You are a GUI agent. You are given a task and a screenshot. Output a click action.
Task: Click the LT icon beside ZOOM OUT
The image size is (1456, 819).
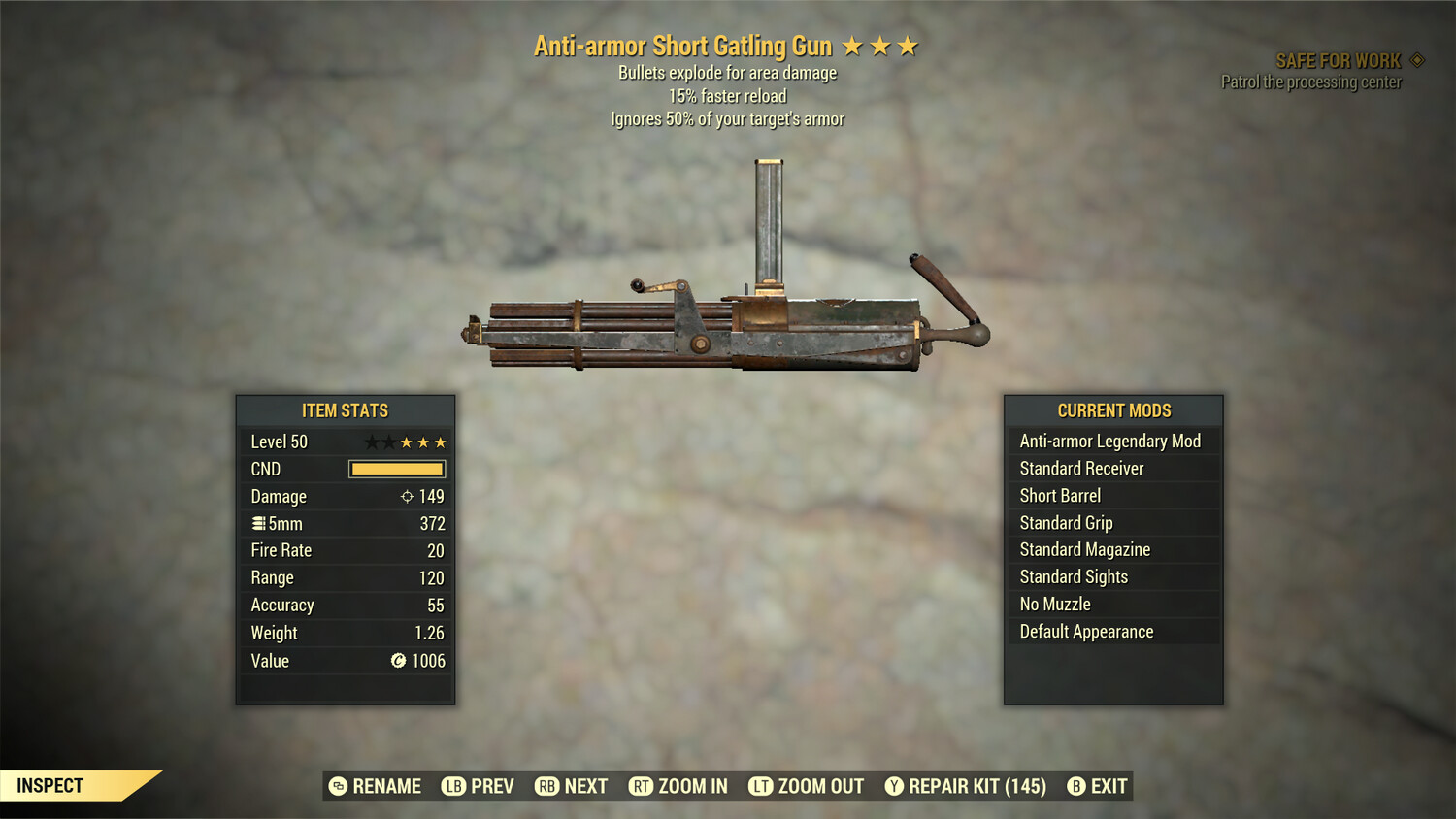point(761,786)
